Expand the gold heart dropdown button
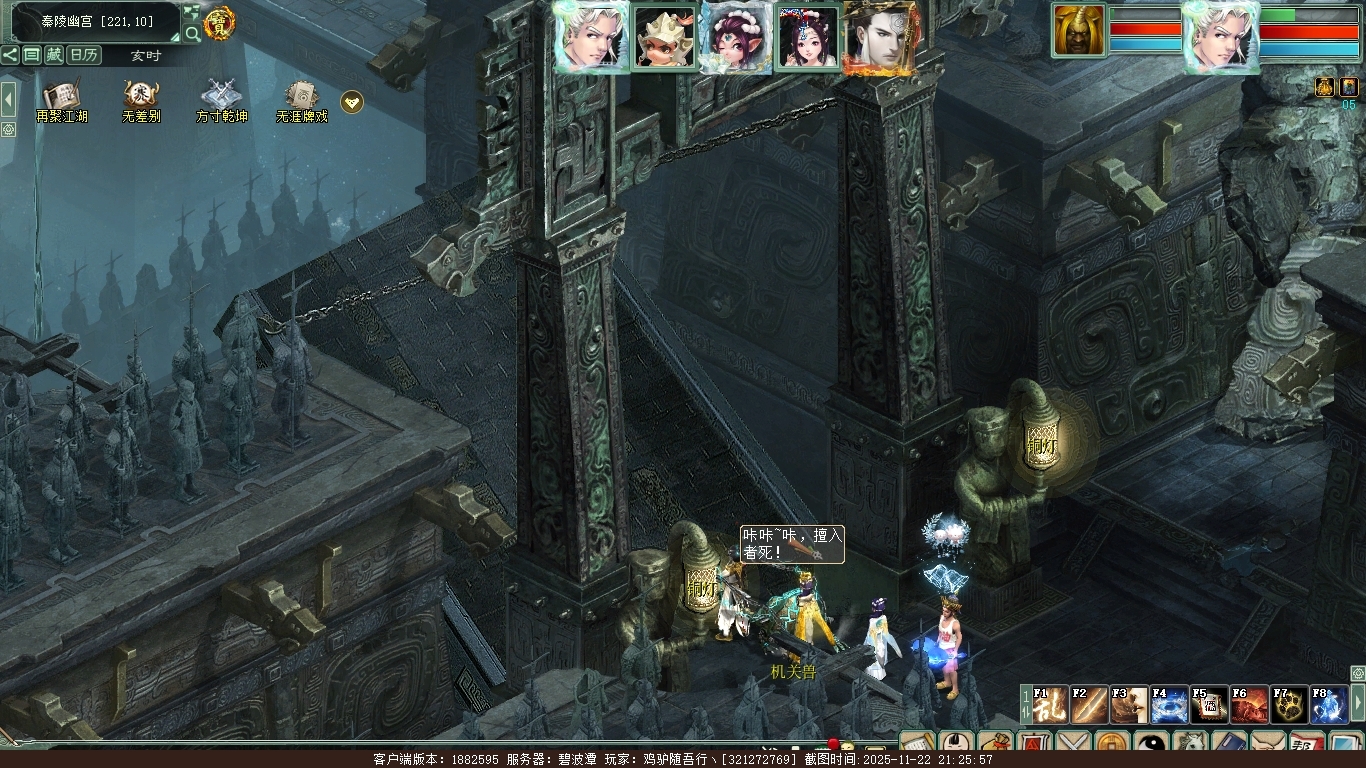Screen dimensions: 1366x768 pyautogui.click(x=352, y=101)
